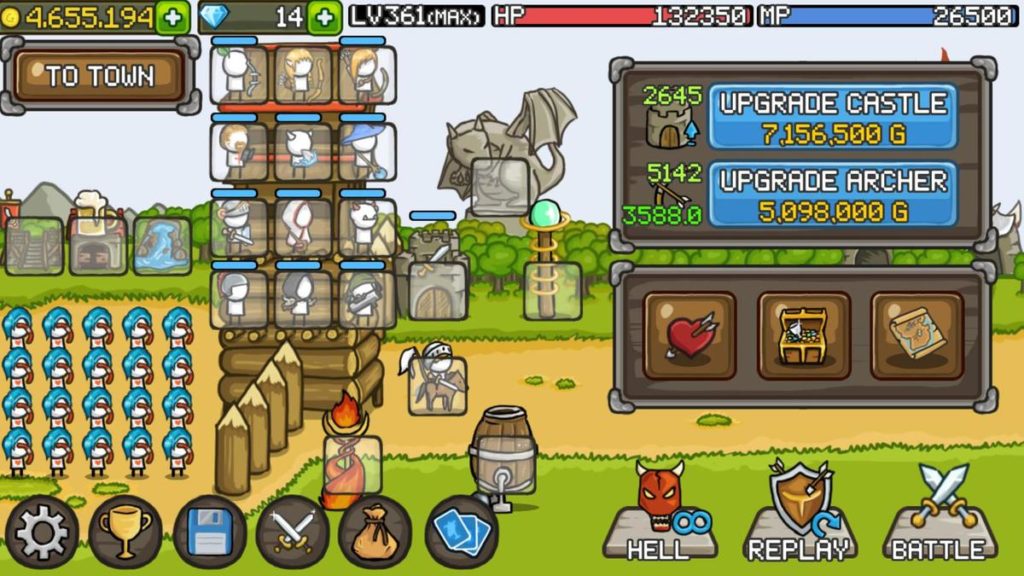Open the gear settings menu

[41, 532]
